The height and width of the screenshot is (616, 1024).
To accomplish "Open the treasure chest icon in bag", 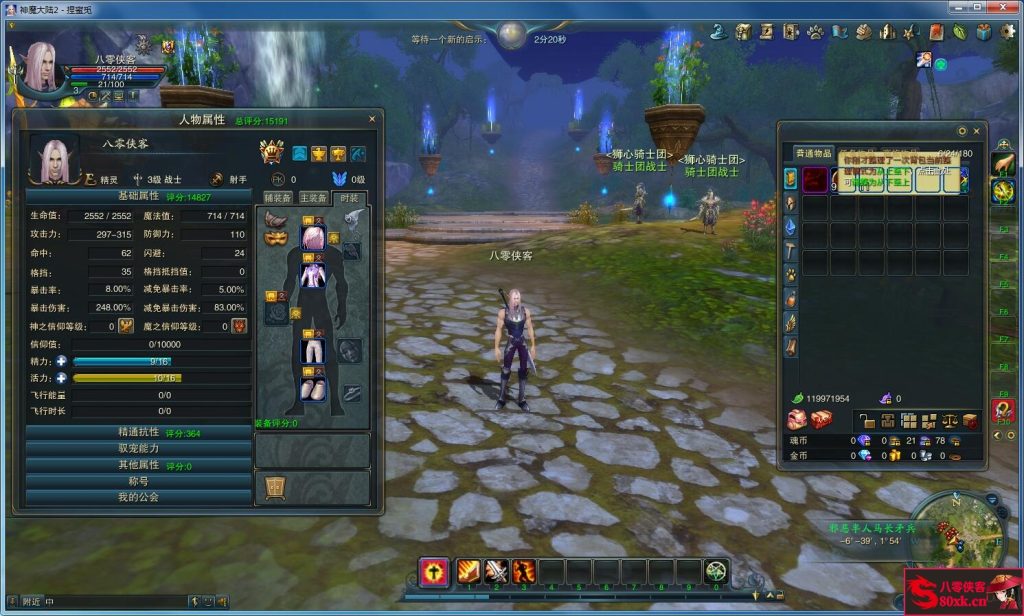I will coord(821,420).
